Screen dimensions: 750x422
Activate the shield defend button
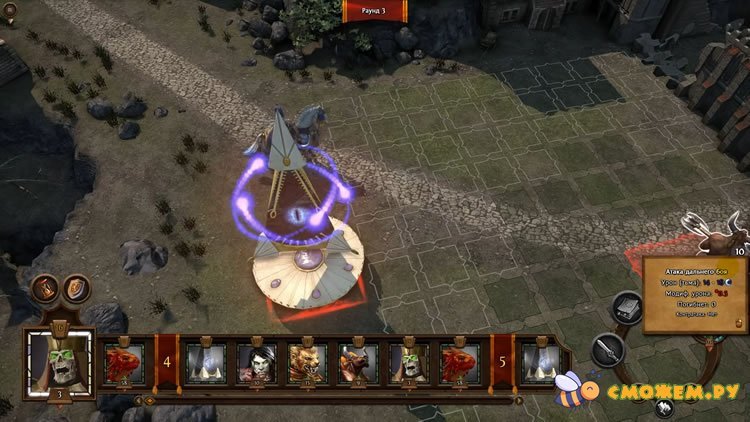click(x=75, y=289)
